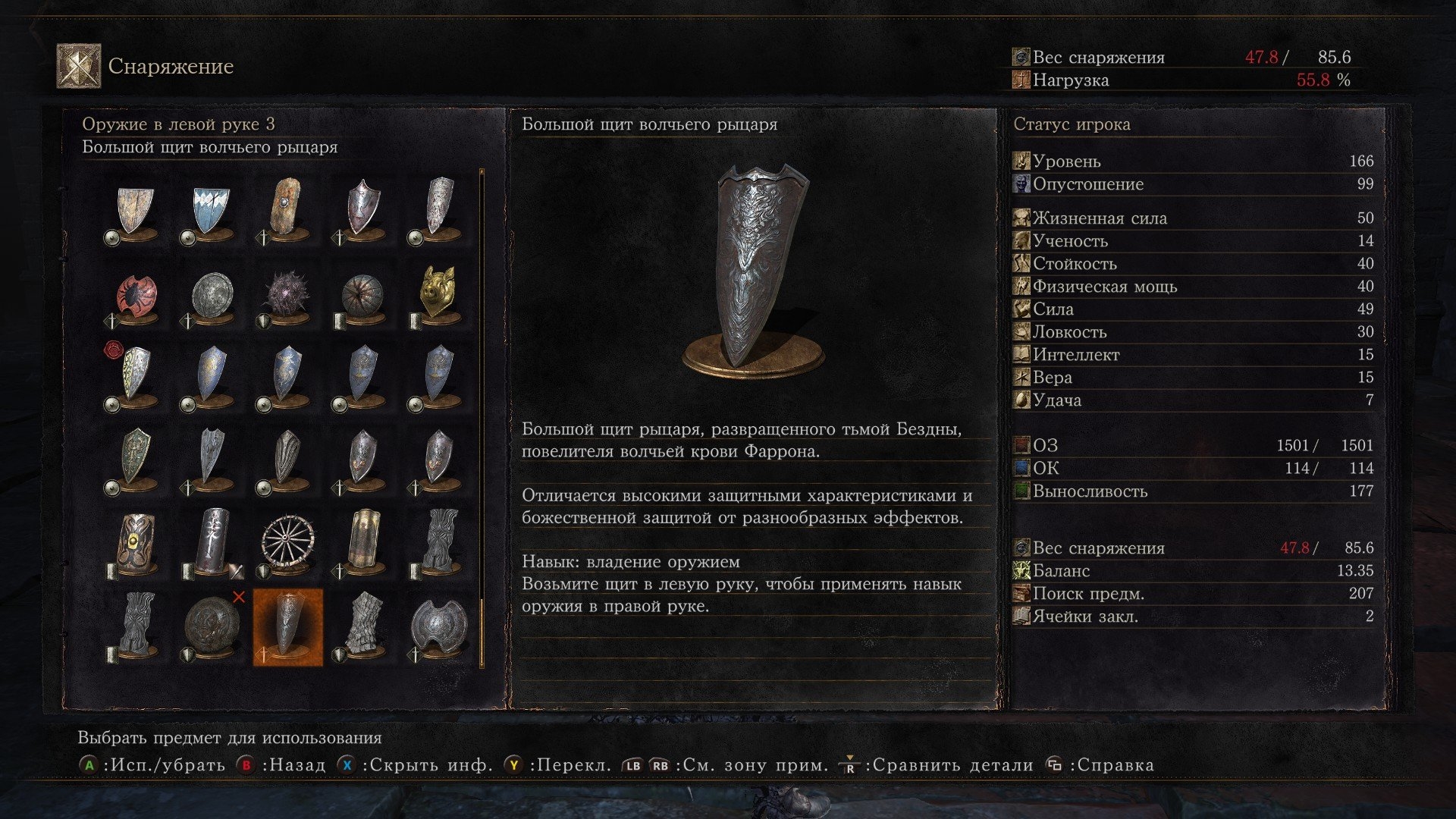
Task: Choose the golden pig head shield
Action: (438, 293)
